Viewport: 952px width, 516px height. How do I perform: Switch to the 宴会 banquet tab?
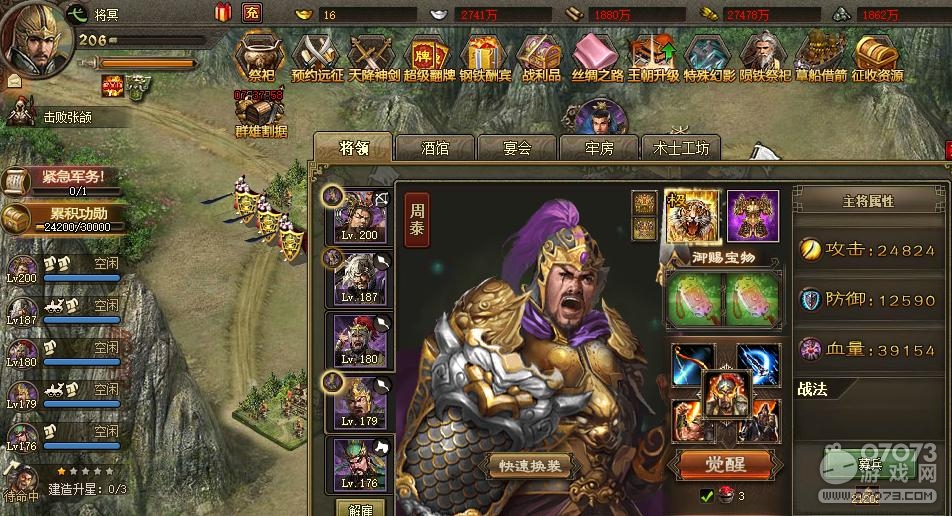tap(517, 148)
